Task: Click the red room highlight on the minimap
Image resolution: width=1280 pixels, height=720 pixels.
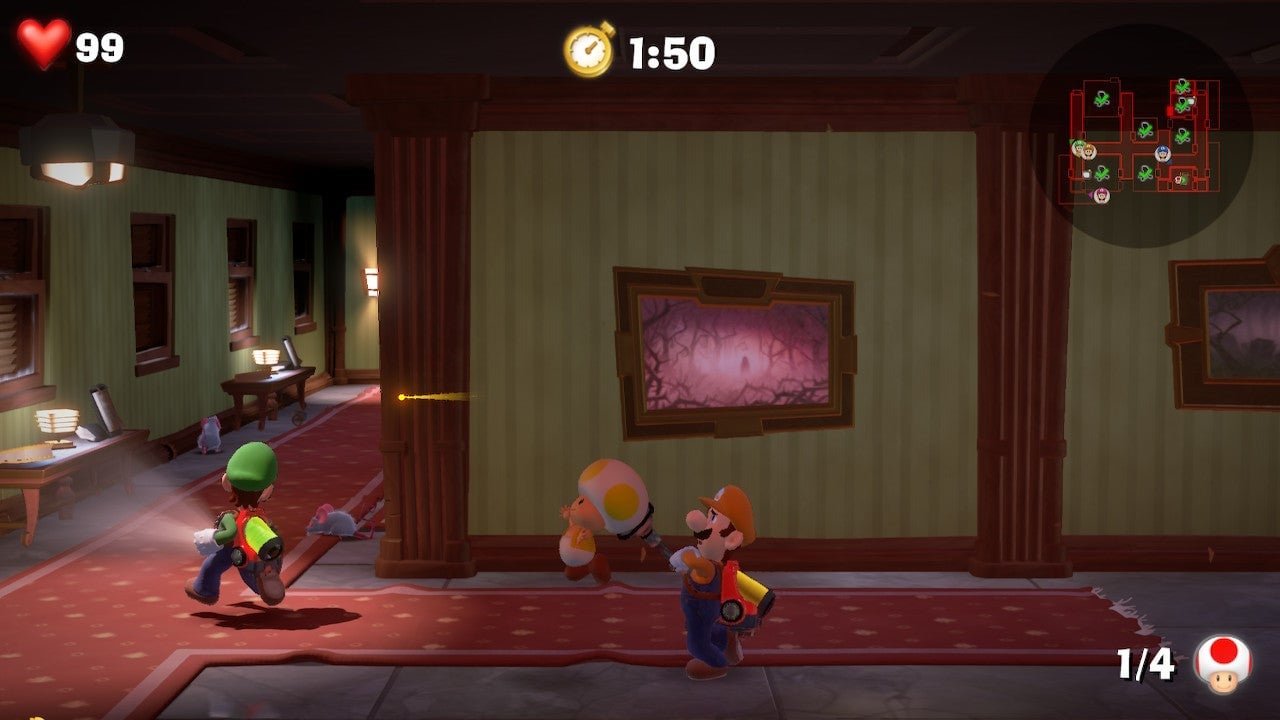Action: 1170,110
